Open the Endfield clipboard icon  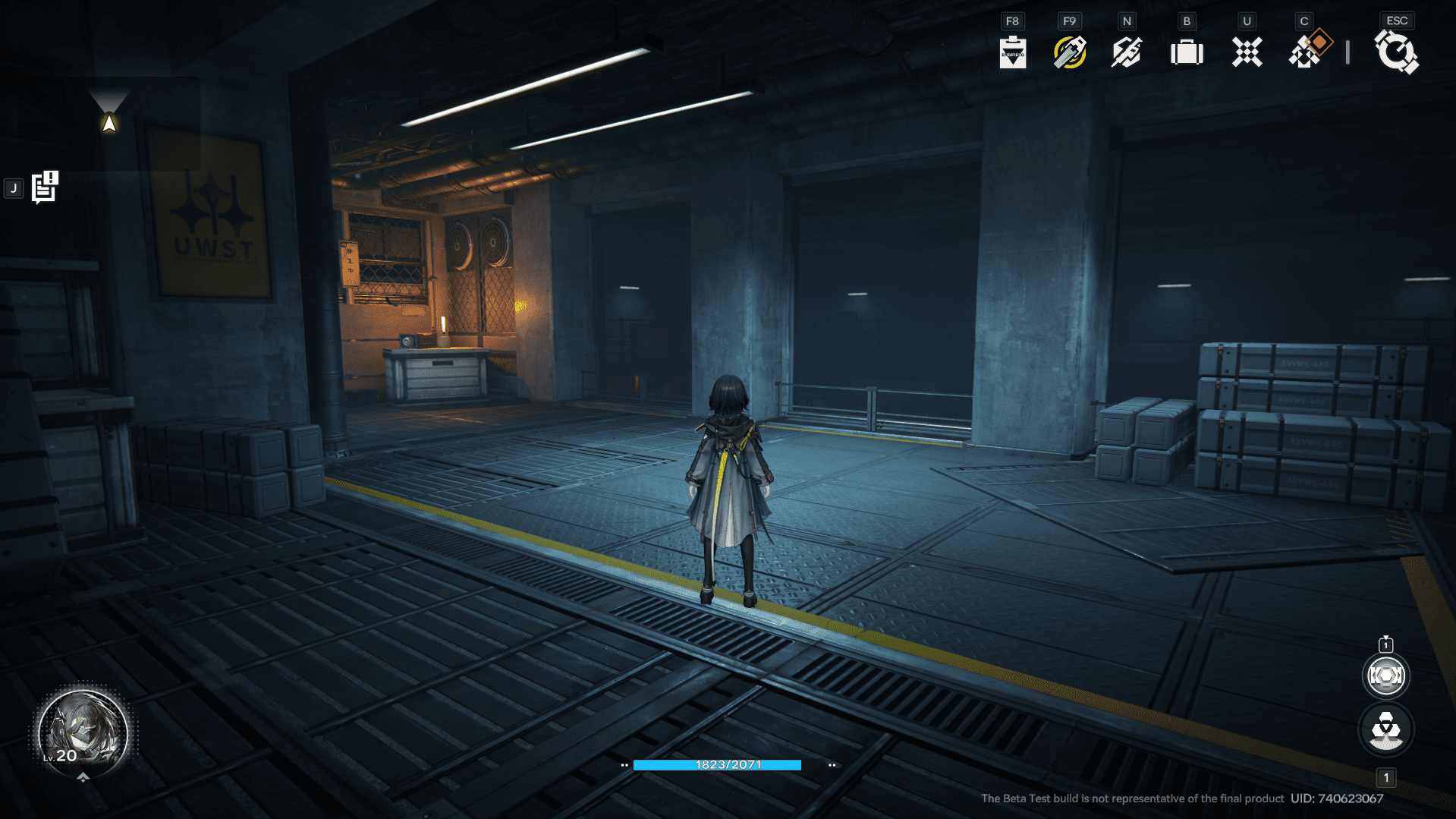[1012, 52]
